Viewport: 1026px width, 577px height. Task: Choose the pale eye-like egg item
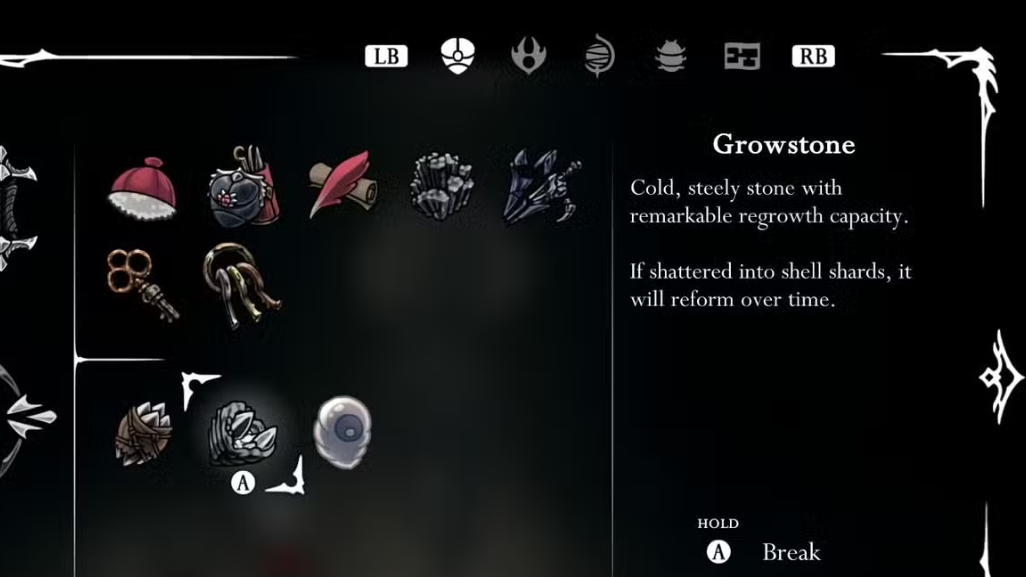tap(341, 432)
